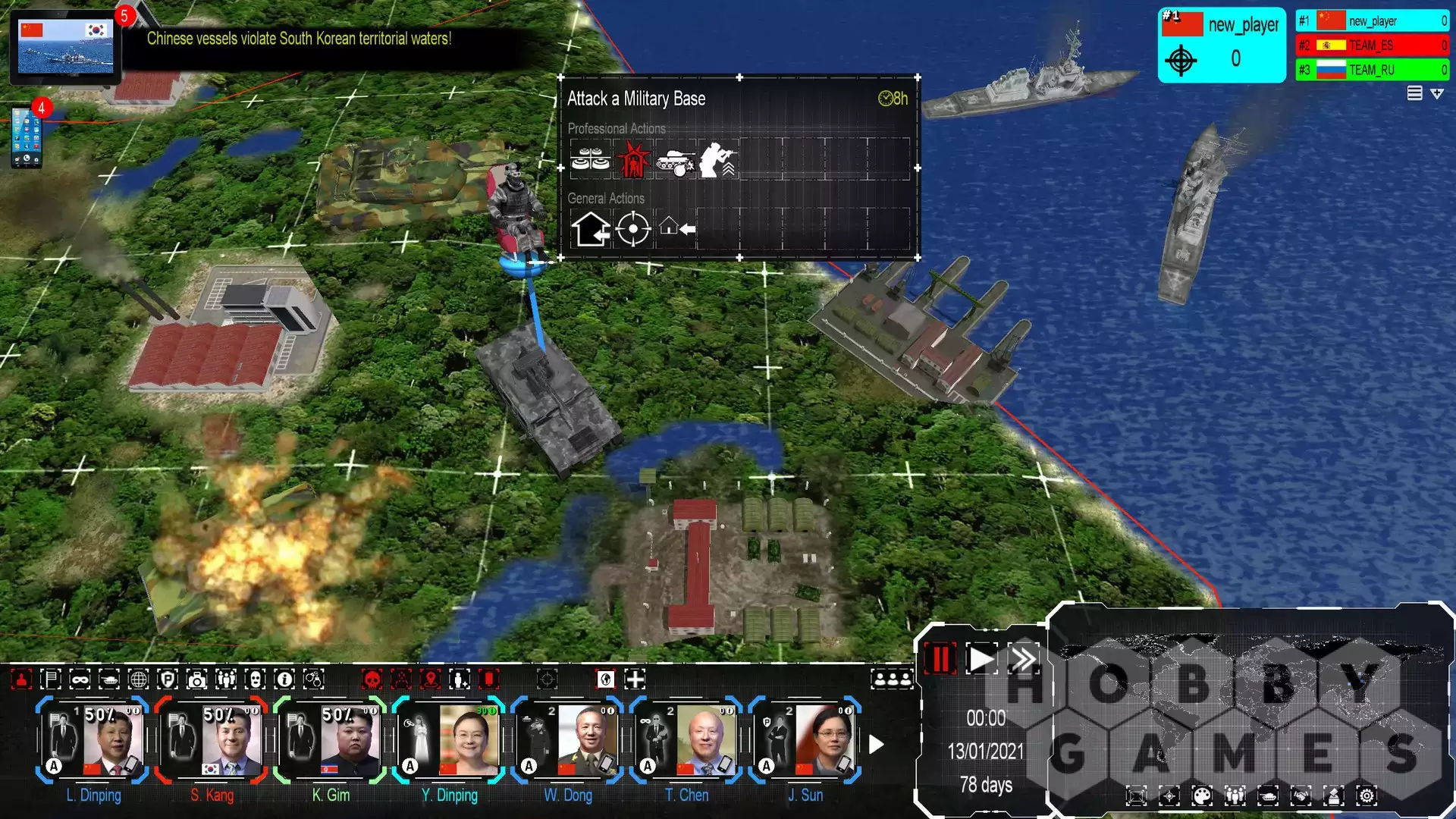Click the crosshair general action
The image size is (1456, 819).
[632, 229]
